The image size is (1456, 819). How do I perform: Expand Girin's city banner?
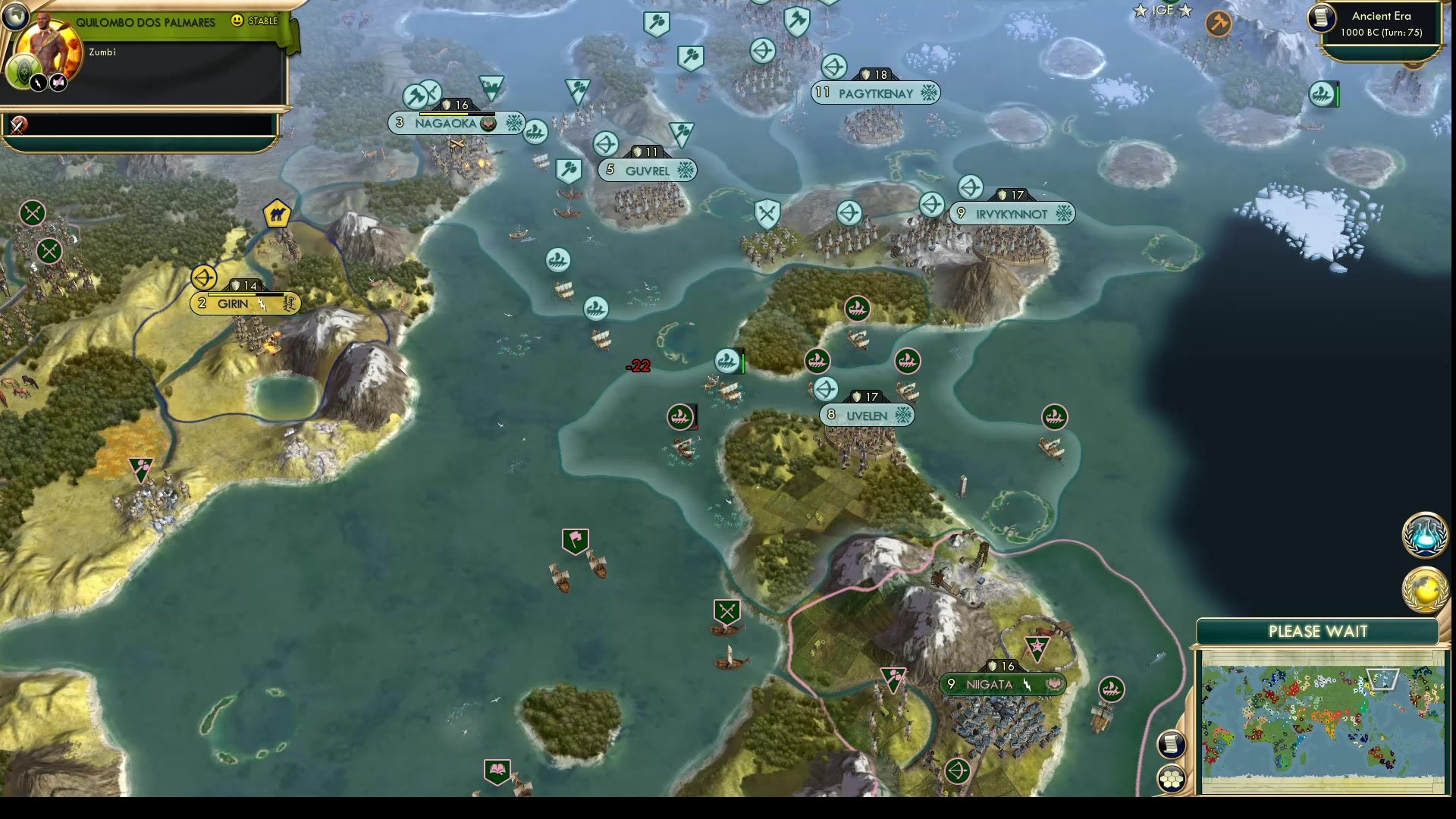(243, 303)
